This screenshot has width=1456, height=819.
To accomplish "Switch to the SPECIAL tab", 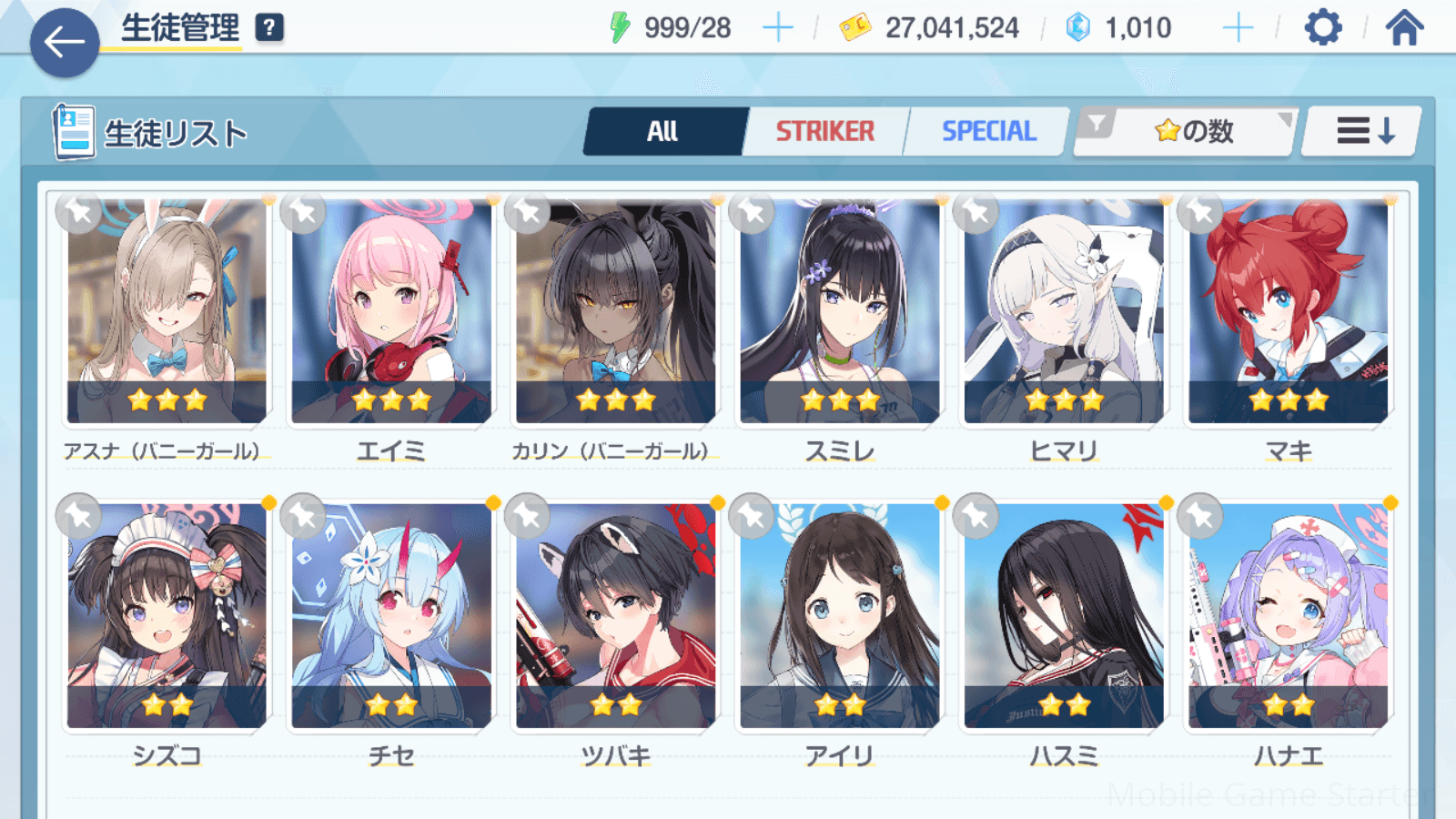I will point(988,132).
